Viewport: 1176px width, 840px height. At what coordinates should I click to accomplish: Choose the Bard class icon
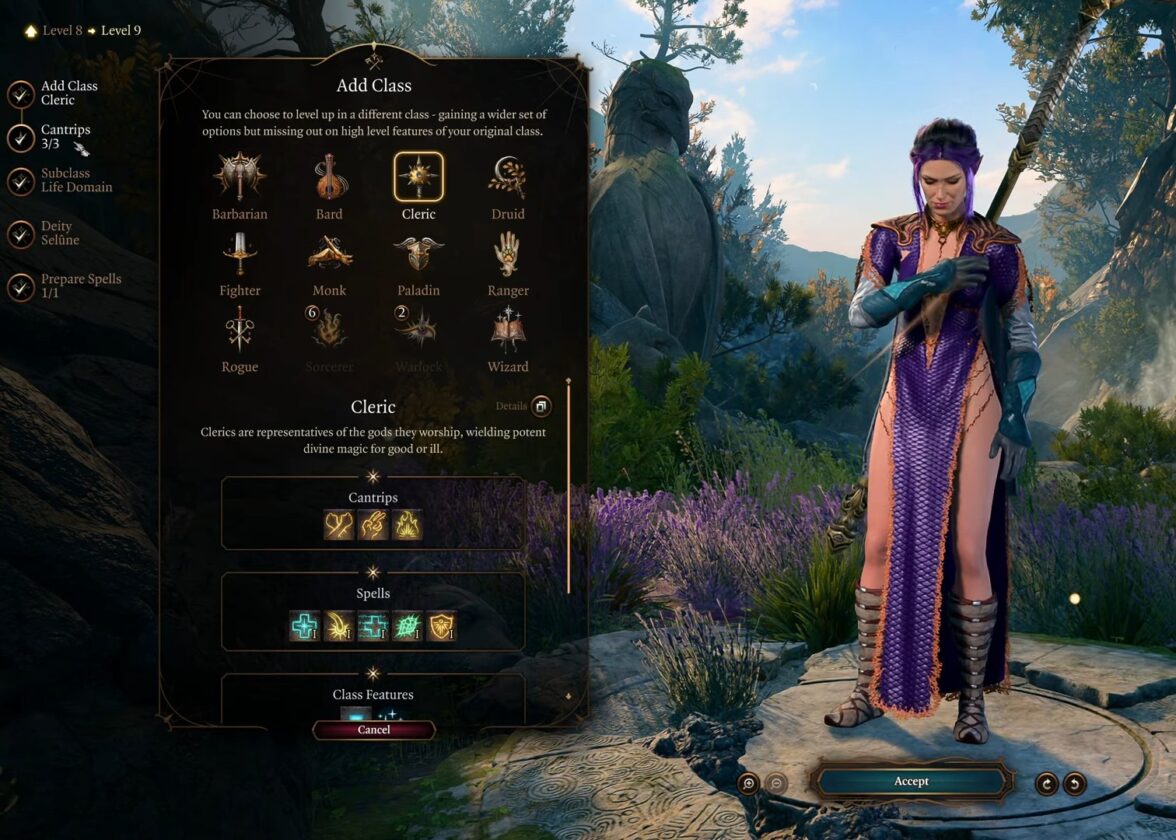[329, 178]
